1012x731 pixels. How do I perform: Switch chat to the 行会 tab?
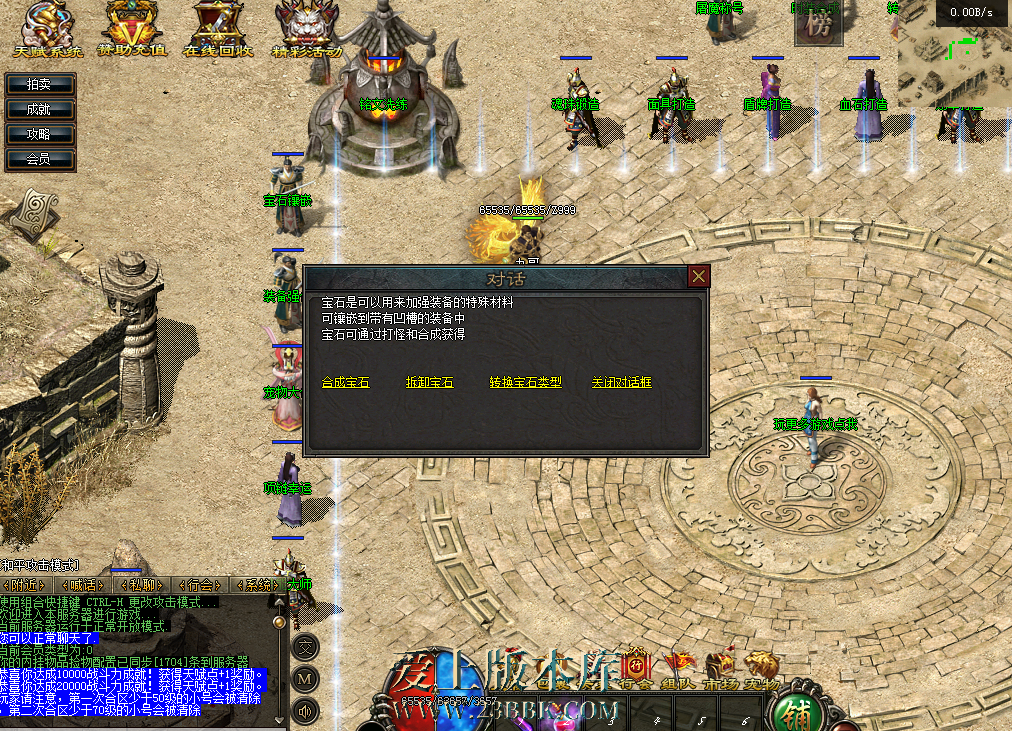click(200, 584)
